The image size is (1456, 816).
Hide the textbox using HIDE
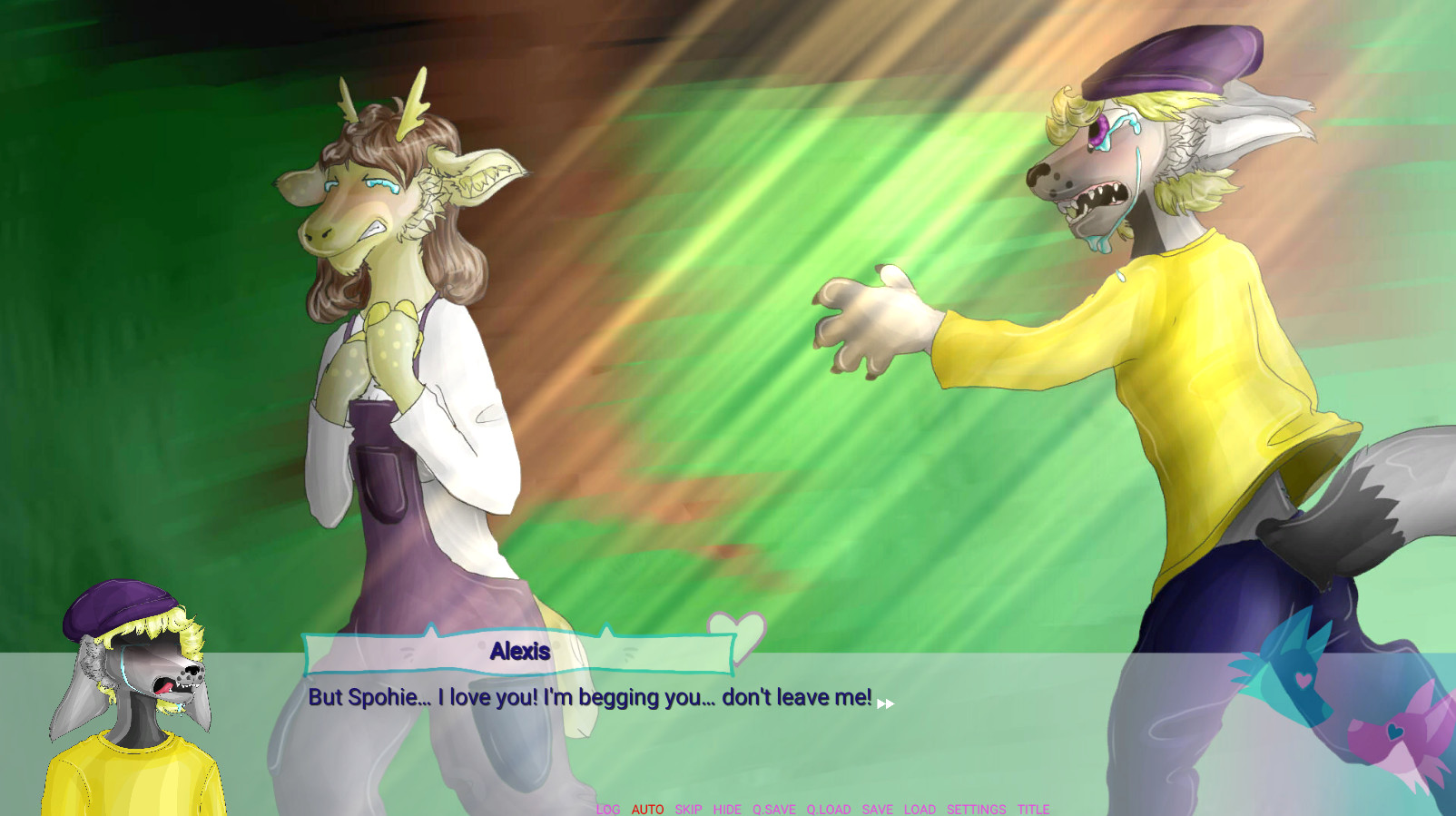coord(728,809)
